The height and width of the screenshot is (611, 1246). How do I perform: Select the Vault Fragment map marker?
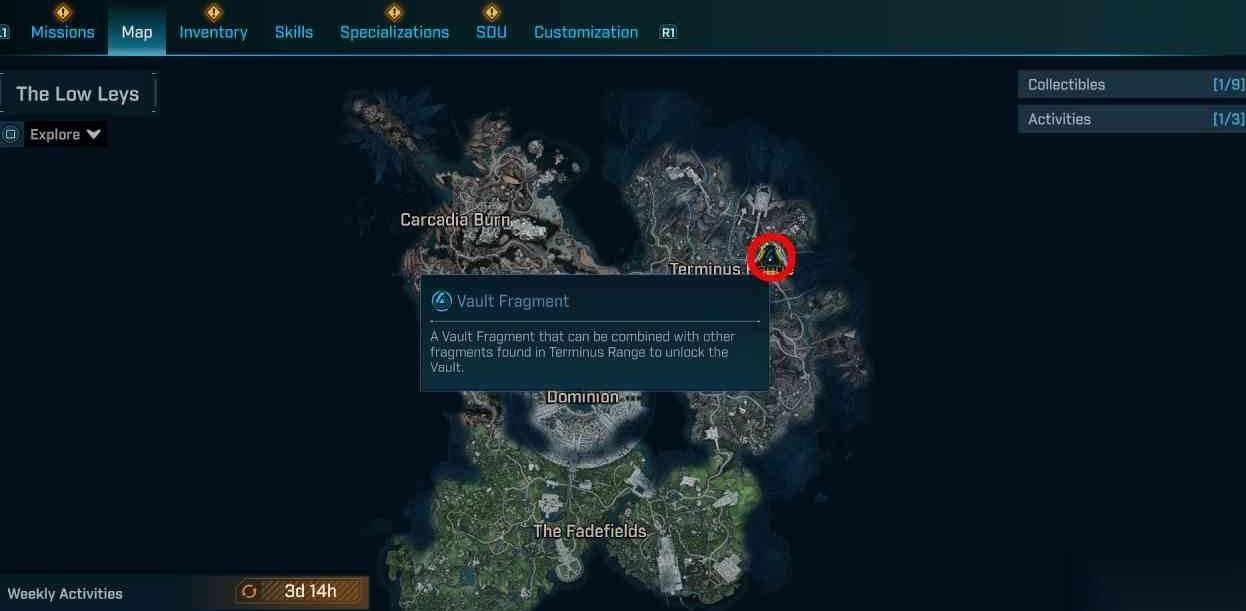pyautogui.click(x=771, y=258)
